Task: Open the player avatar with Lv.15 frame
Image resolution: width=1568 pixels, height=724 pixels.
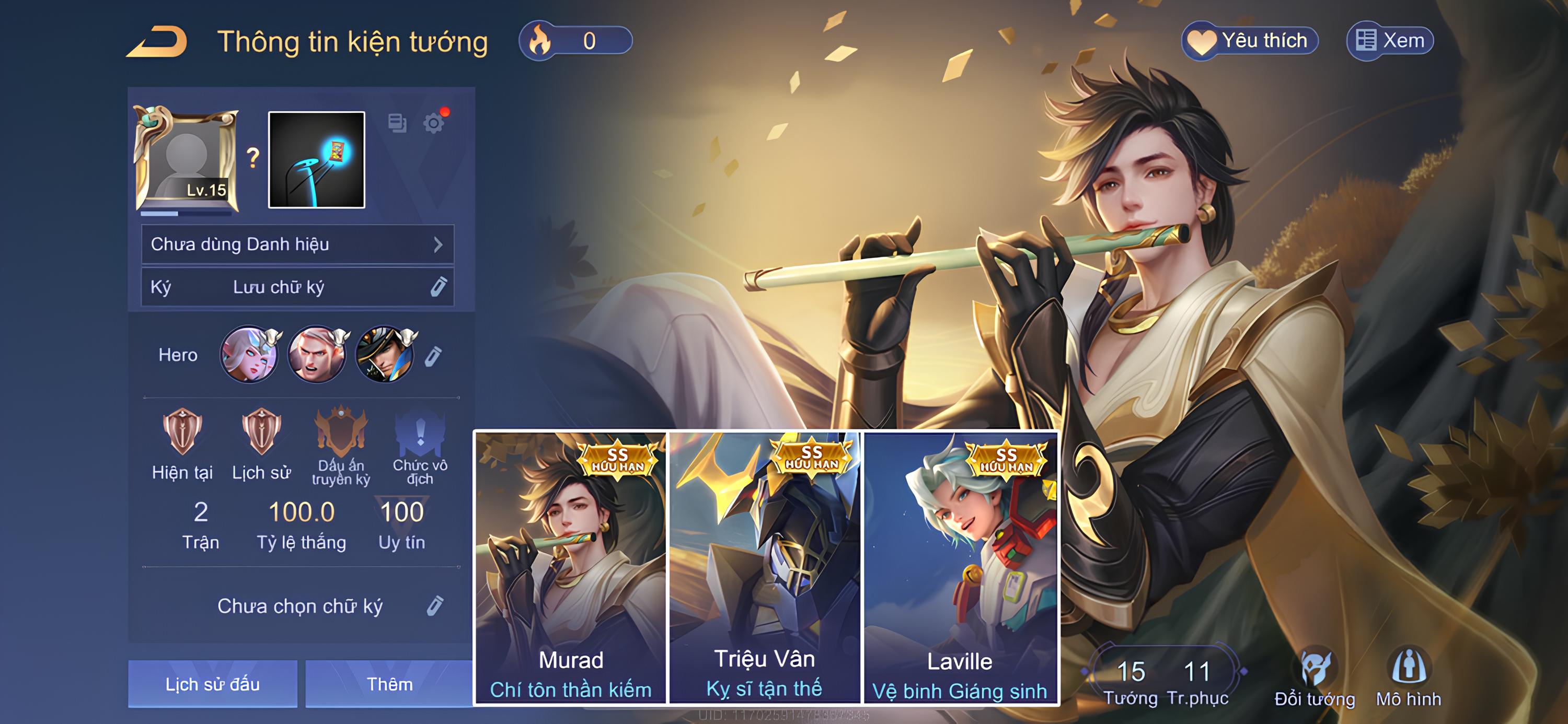Action: click(186, 159)
